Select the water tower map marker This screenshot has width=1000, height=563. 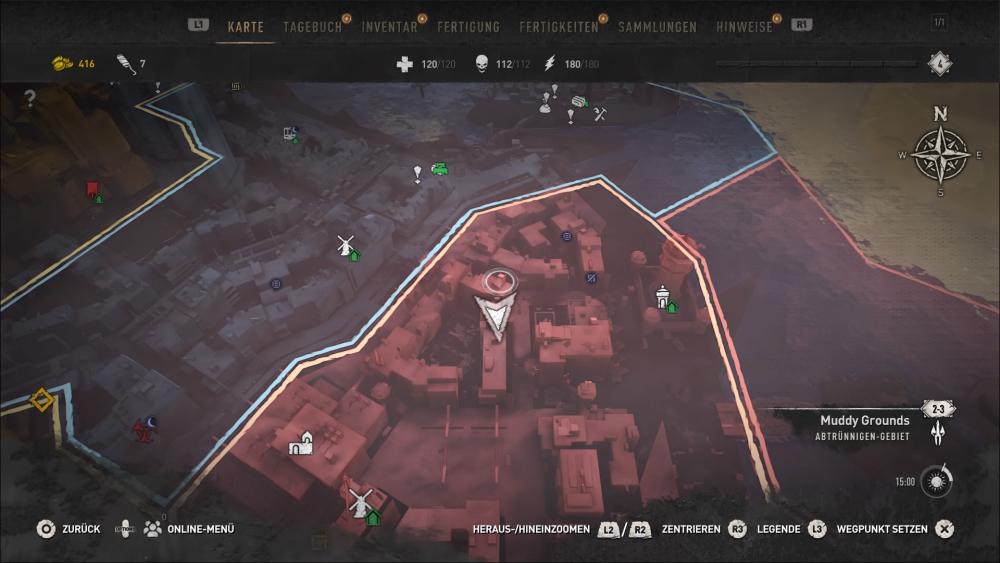(x=661, y=295)
